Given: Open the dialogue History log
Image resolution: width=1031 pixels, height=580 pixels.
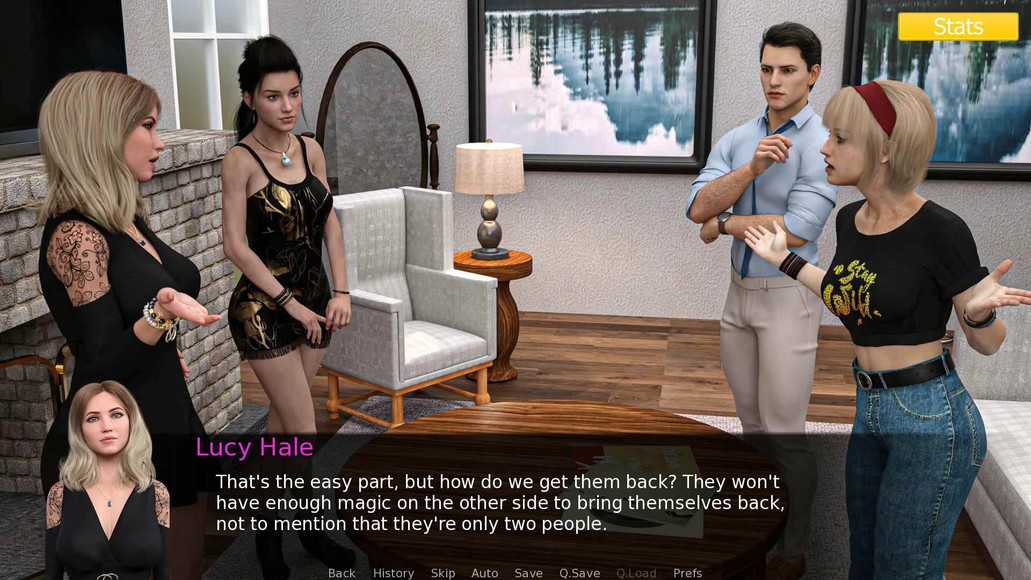Looking at the screenshot, I should [393, 573].
